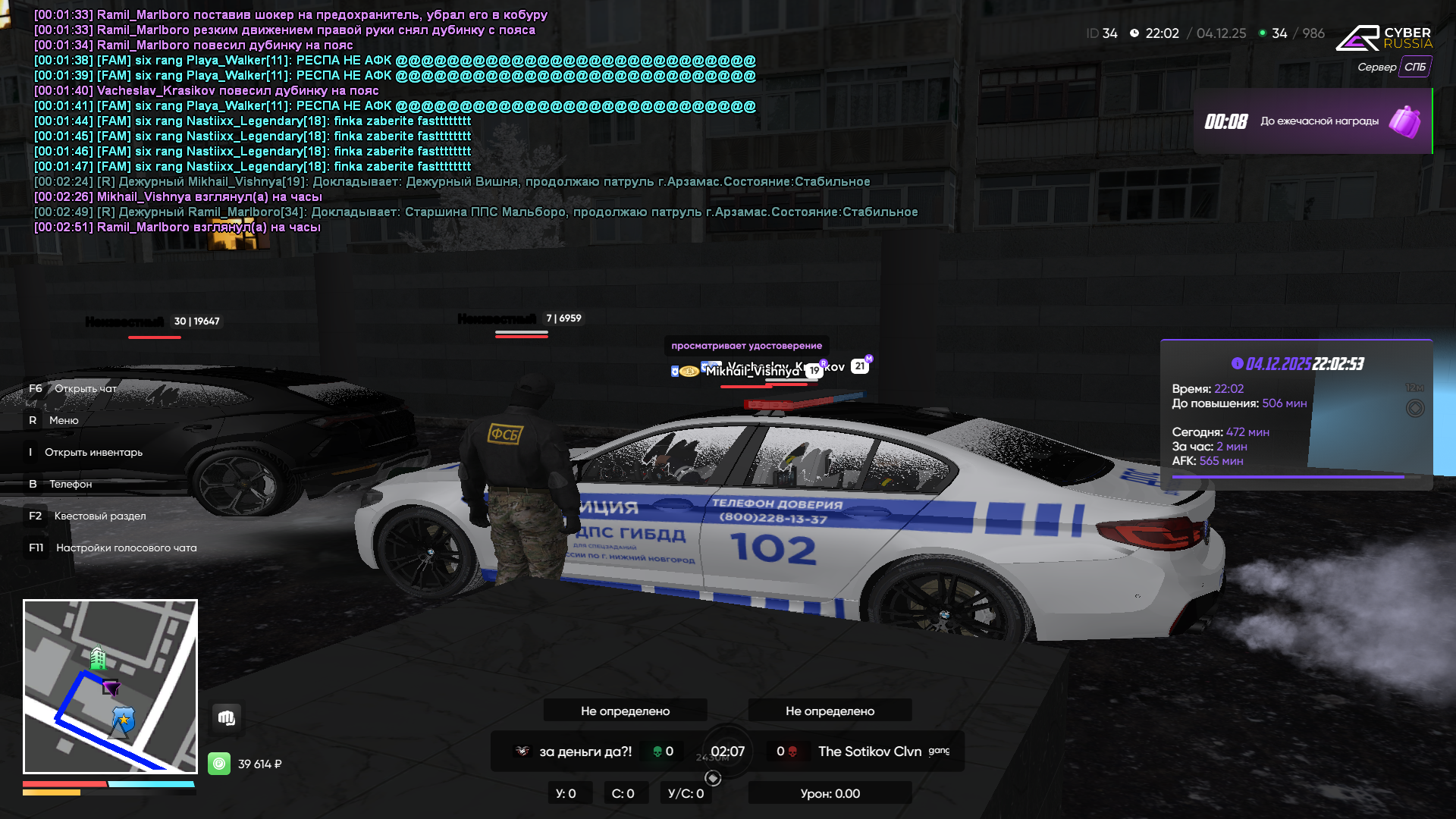The image size is (1456, 819).
Task: Click the Cyber Russia logo
Action: point(1383,37)
